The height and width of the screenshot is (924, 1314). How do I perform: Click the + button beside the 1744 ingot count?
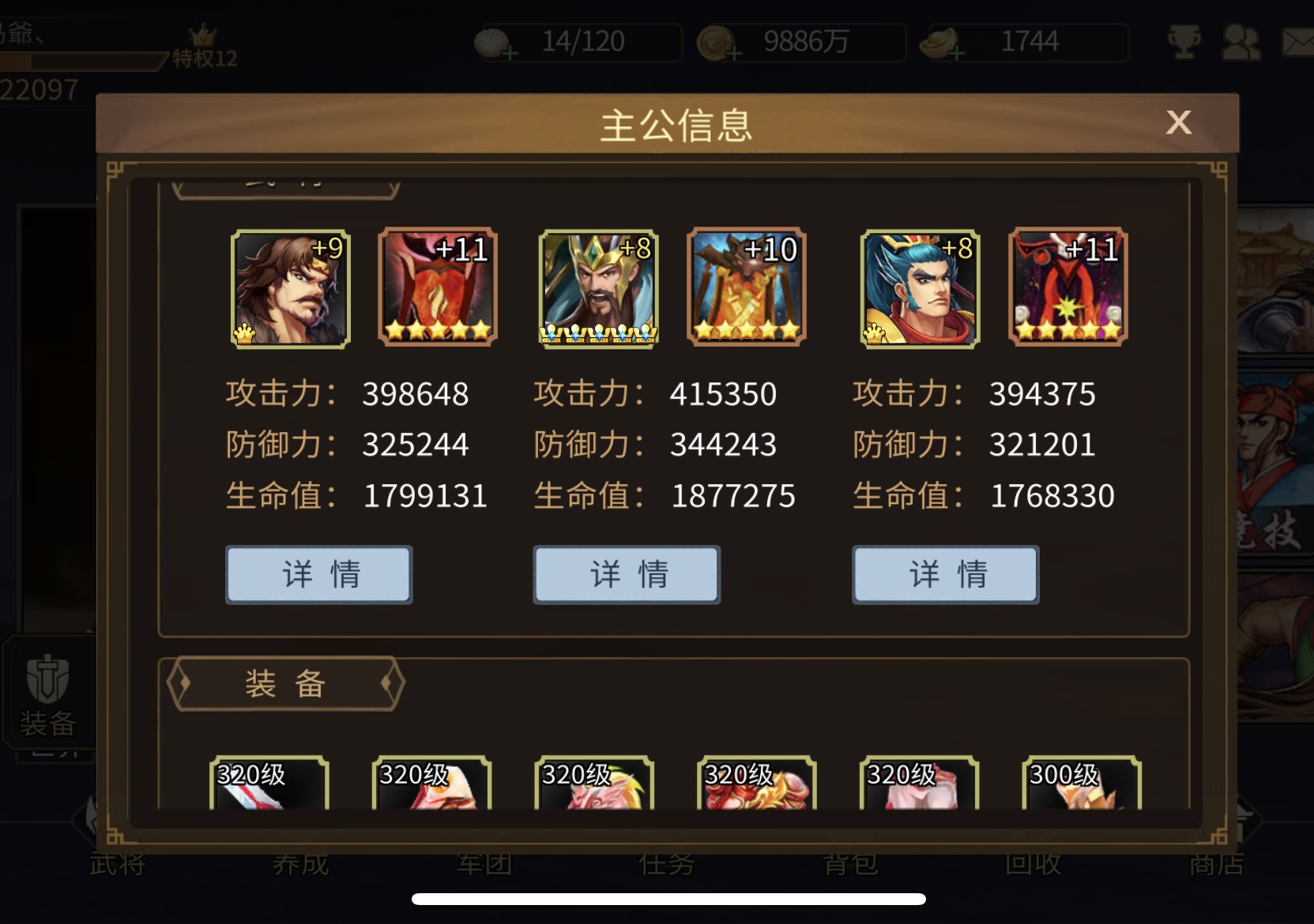coord(958,52)
